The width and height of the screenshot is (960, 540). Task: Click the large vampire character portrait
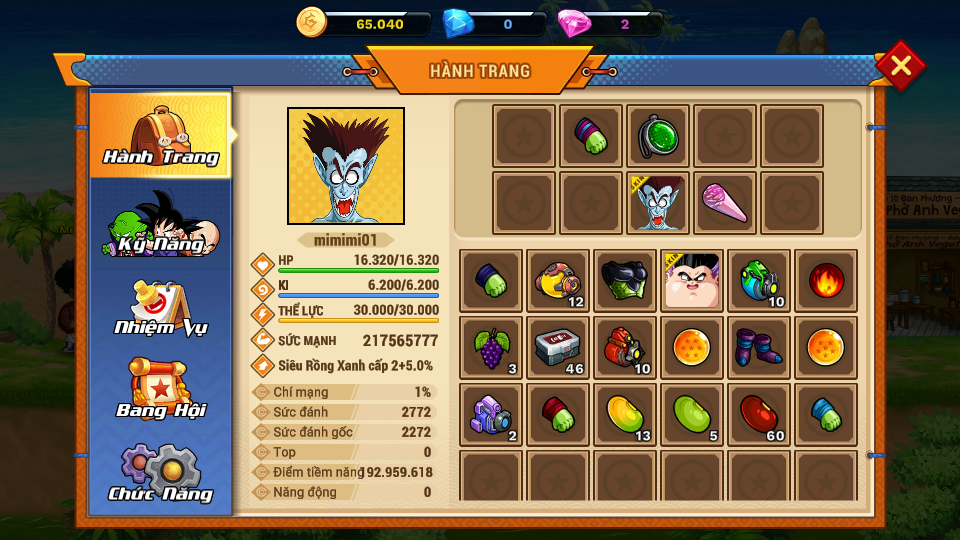click(x=346, y=166)
